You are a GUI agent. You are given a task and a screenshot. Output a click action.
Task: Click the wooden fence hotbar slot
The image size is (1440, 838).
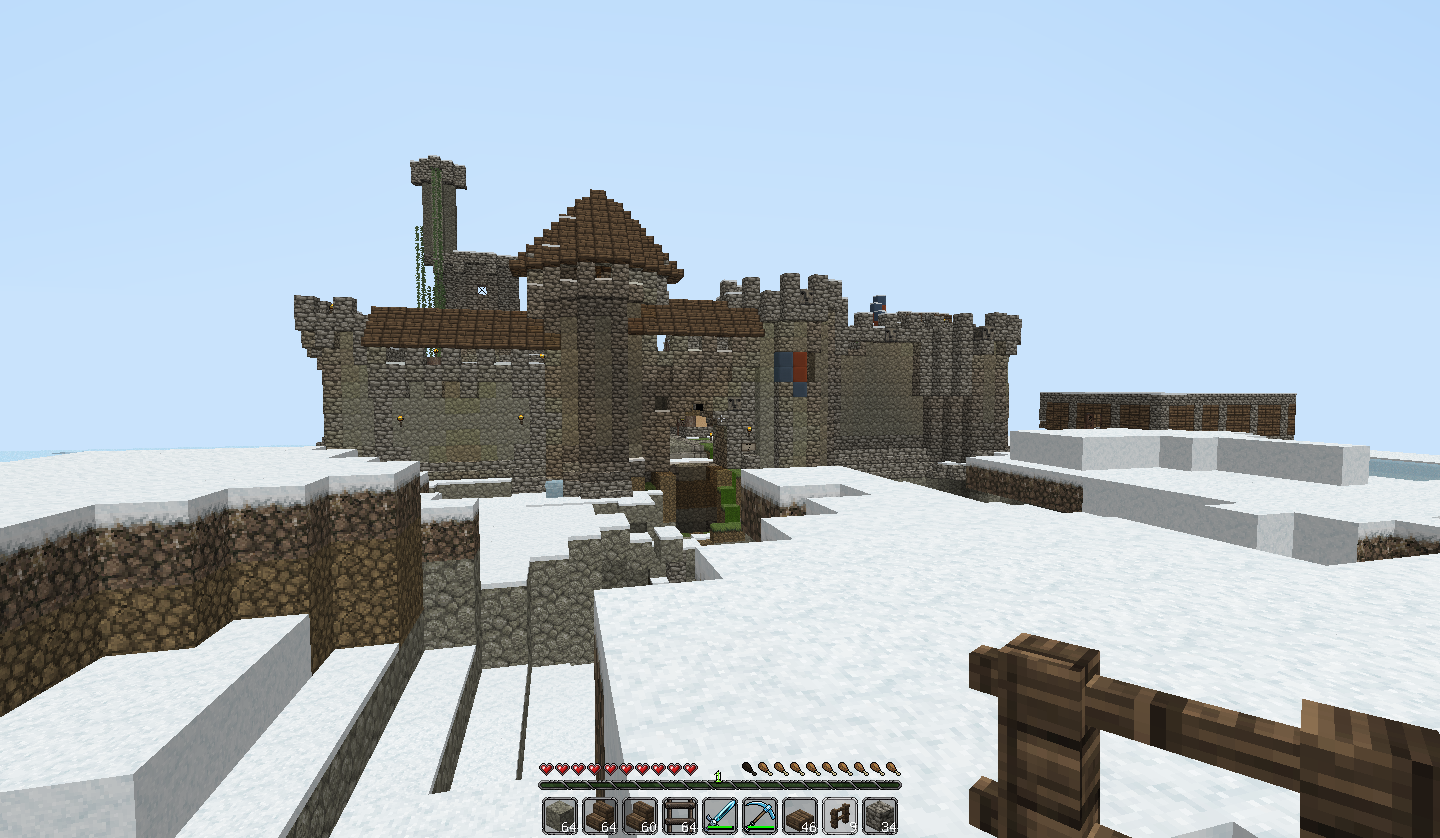tap(840, 815)
